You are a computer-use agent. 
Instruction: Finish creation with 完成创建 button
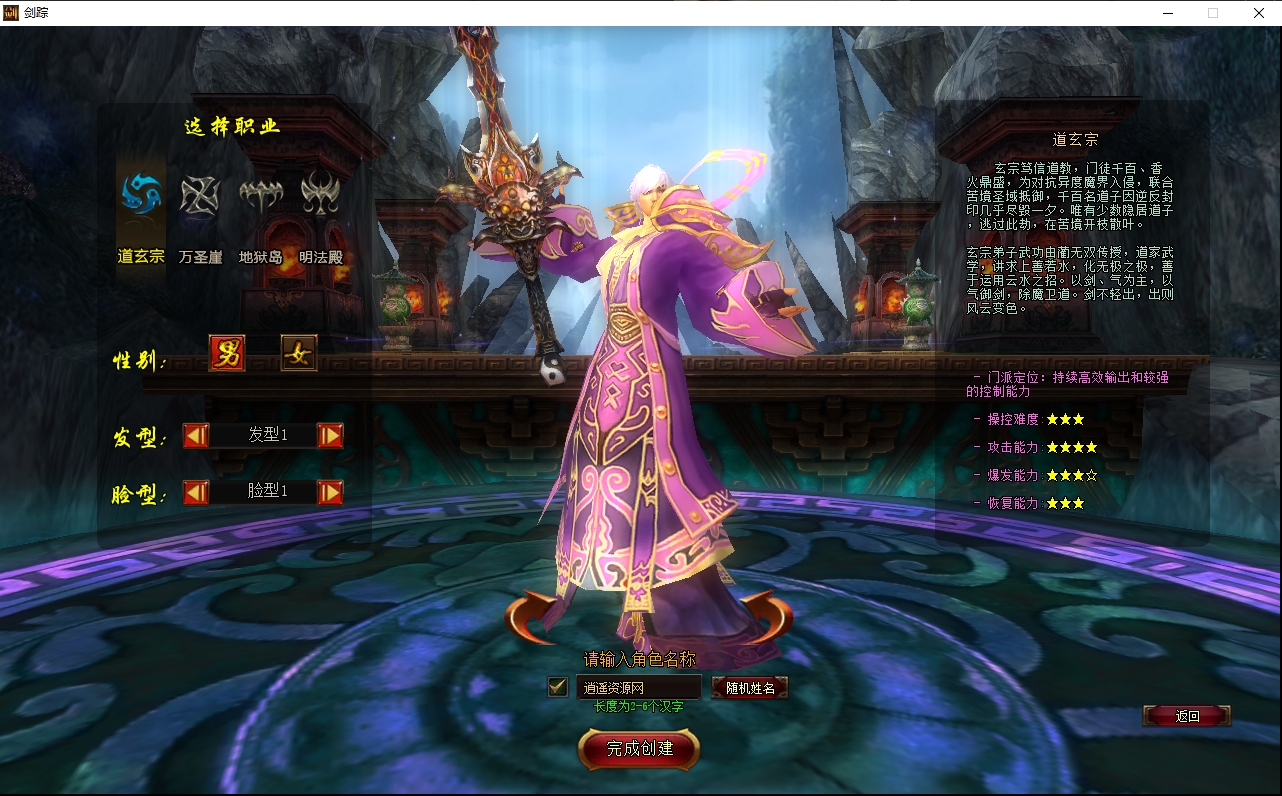pos(639,748)
